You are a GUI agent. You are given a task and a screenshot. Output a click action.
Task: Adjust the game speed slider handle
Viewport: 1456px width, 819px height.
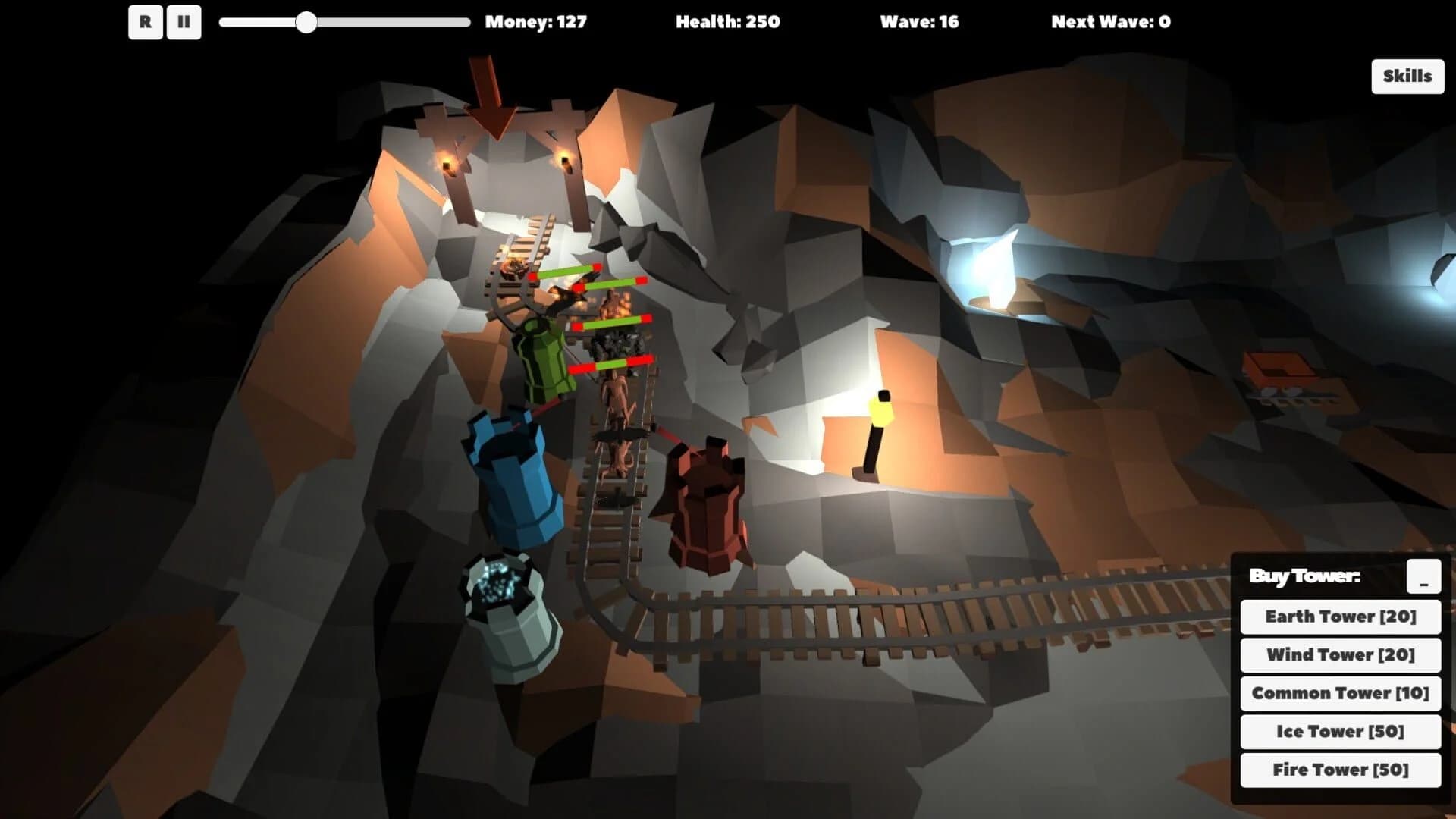(306, 24)
